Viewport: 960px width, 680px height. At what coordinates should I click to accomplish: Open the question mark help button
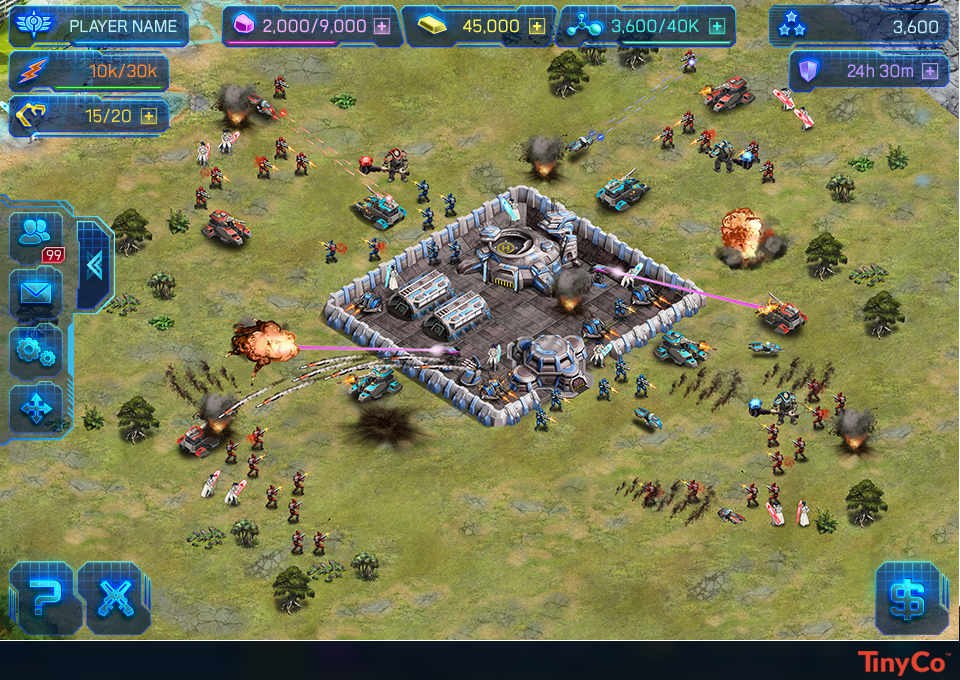tap(42, 597)
